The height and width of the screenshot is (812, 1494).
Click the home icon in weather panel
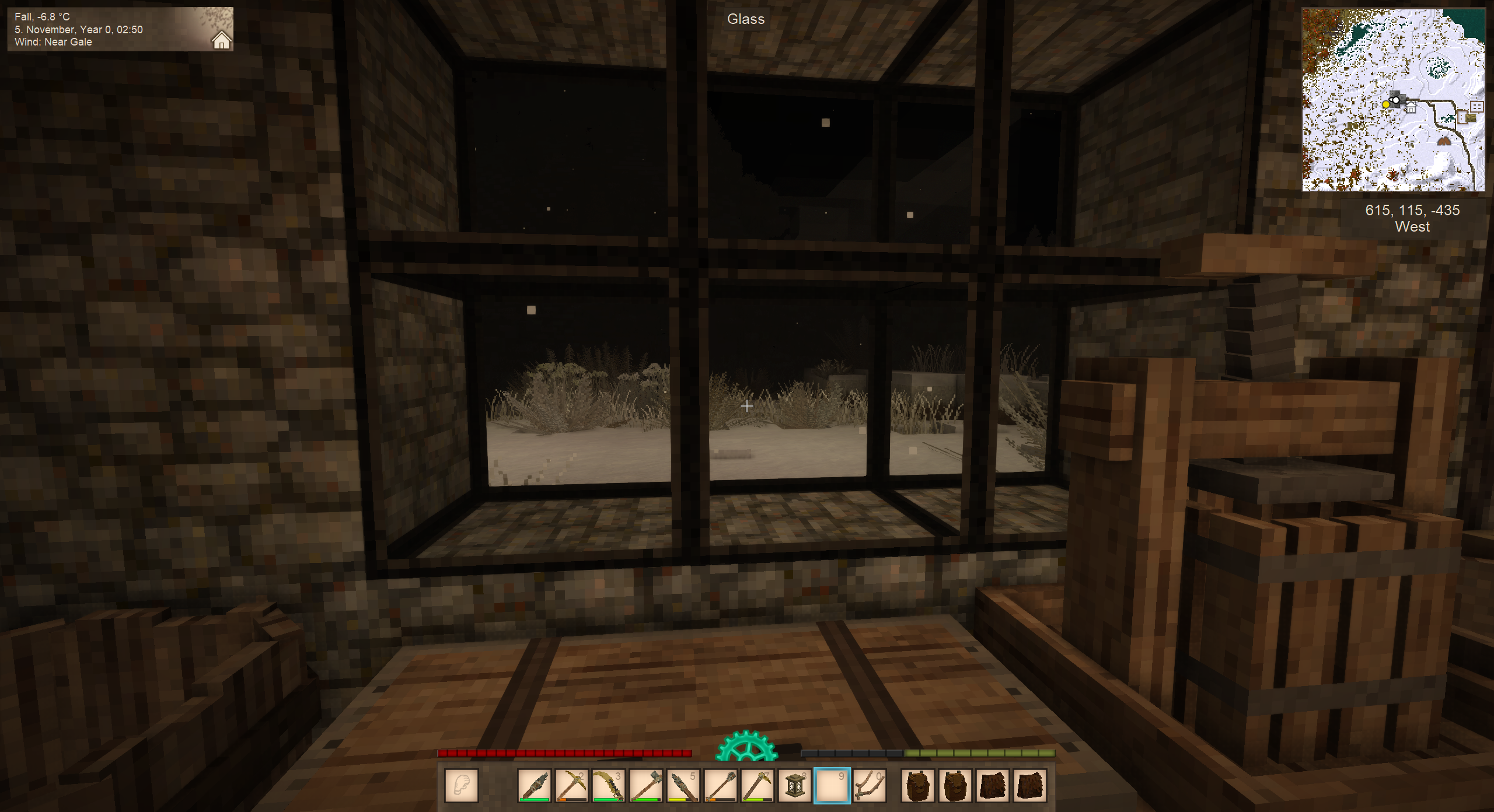(x=221, y=41)
